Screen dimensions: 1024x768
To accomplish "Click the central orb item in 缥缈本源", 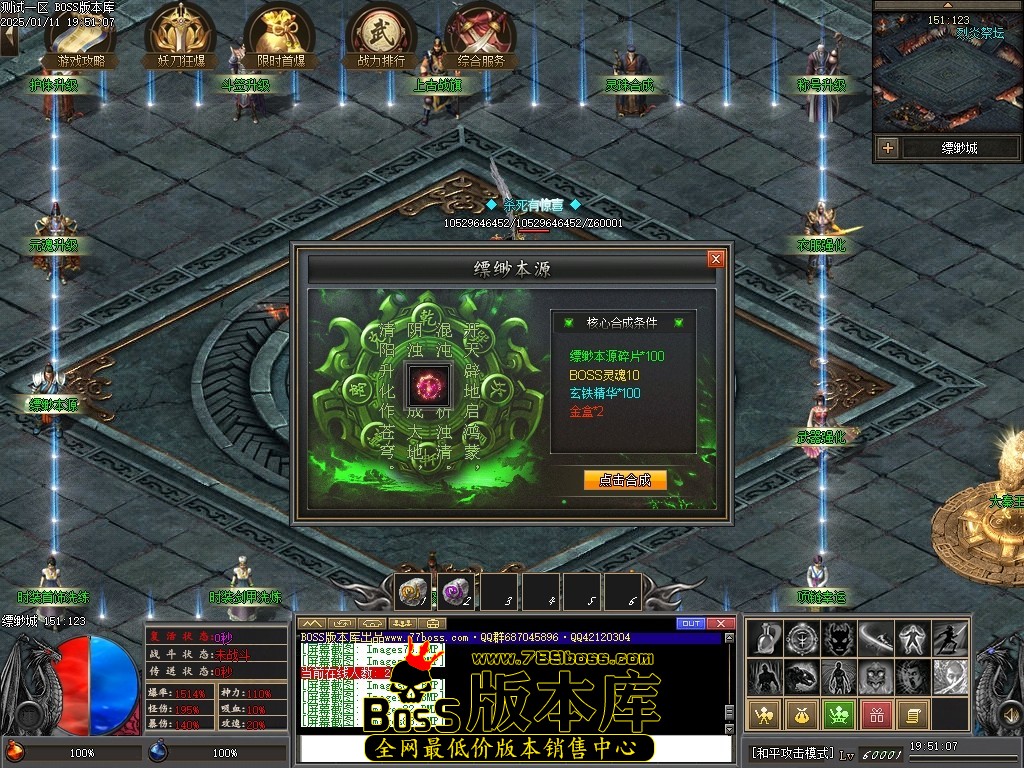I will 429,387.
